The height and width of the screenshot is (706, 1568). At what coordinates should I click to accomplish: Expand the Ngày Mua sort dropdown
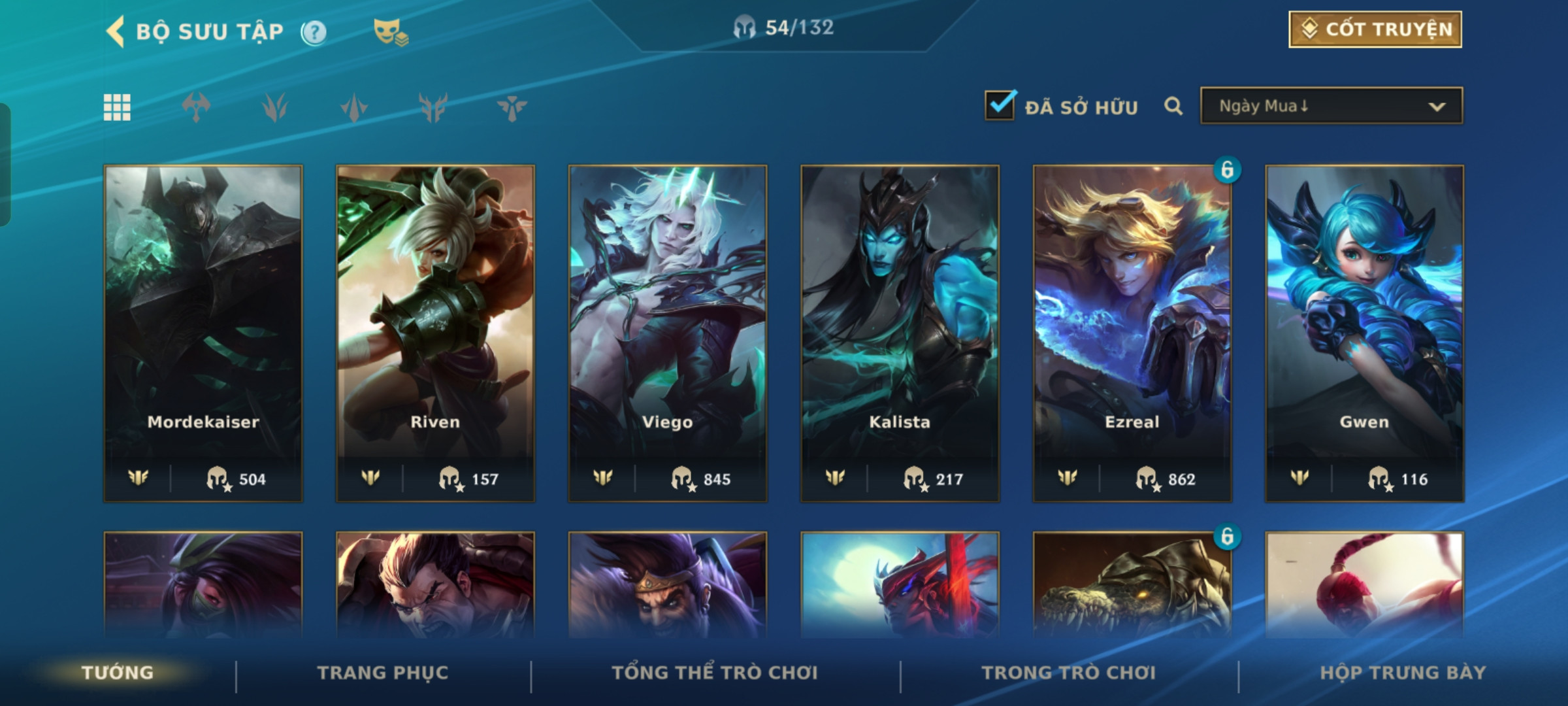[1331, 106]
